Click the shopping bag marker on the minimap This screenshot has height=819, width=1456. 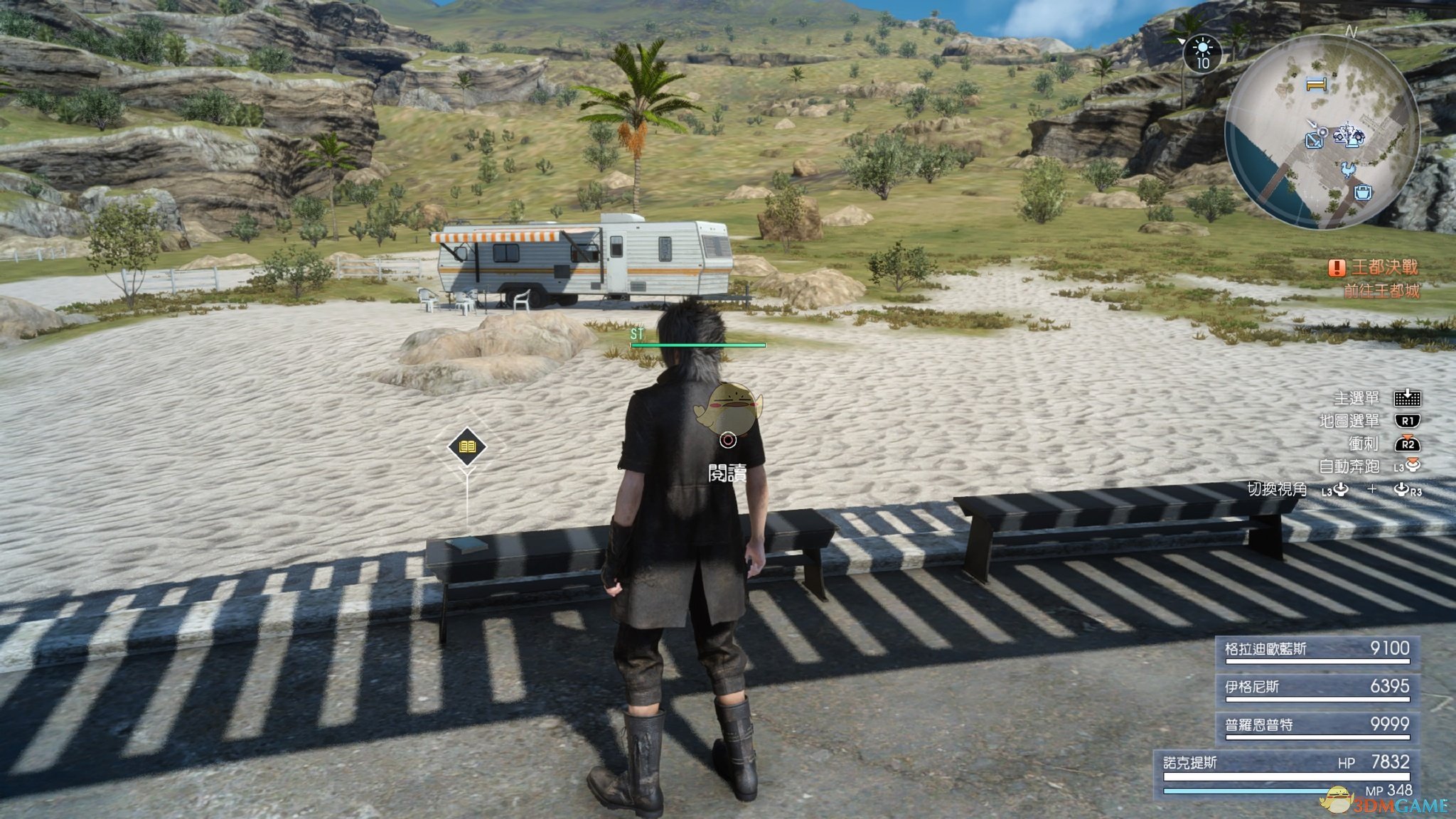pos(1363,192)
